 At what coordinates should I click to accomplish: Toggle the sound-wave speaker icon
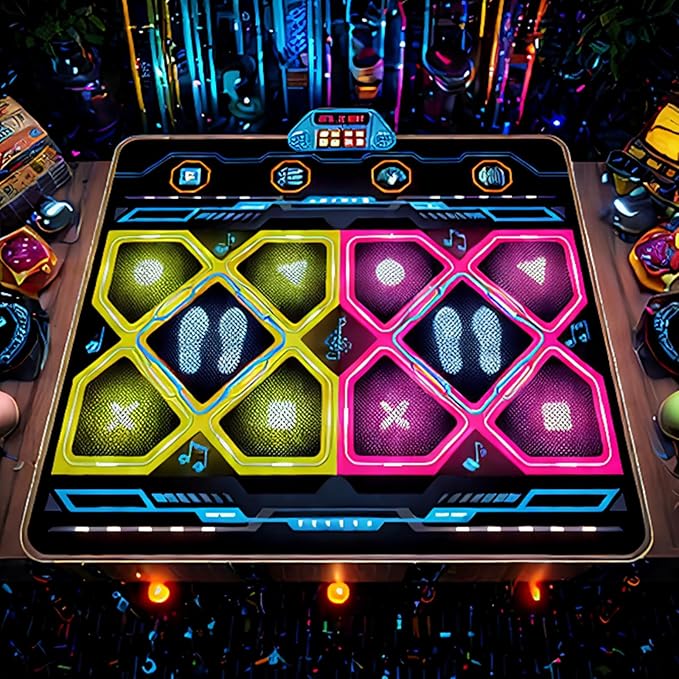click(491, 177)
